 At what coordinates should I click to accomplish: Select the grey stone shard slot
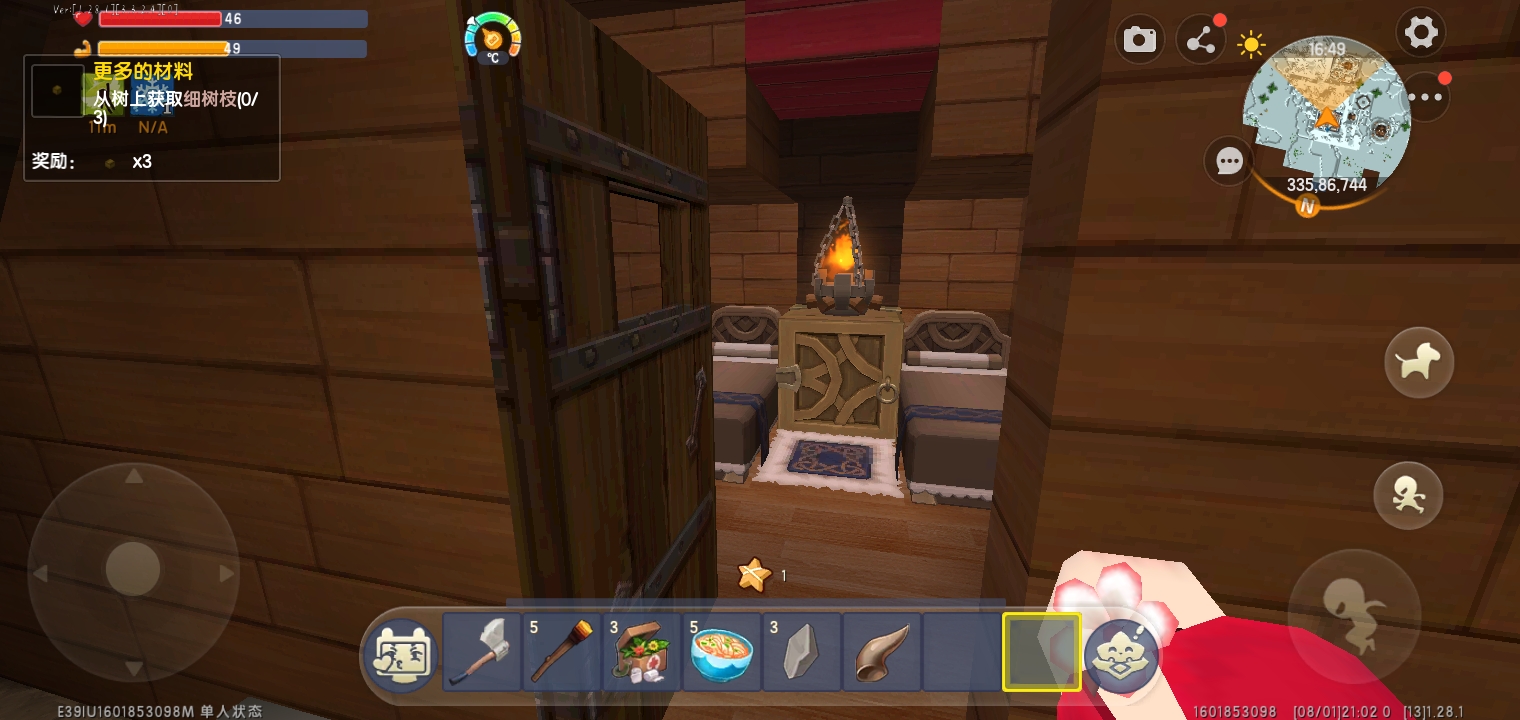802,652
